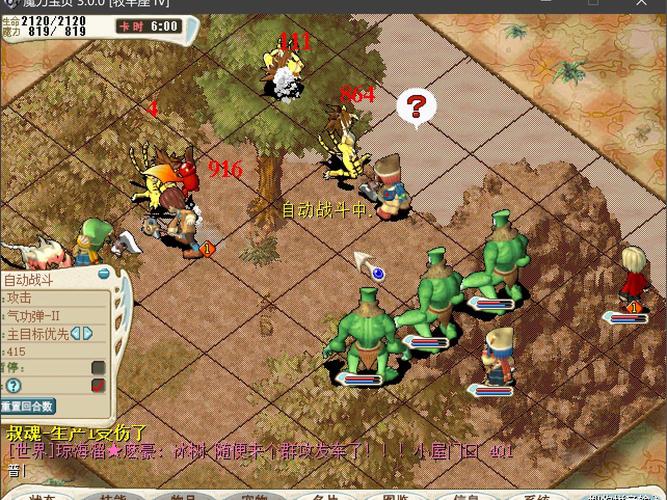Viewport: 667px width, 500px height.
Task: Click the right arrow beside 主目标优先
Action: pyautogui.click(x=87, y=333)
